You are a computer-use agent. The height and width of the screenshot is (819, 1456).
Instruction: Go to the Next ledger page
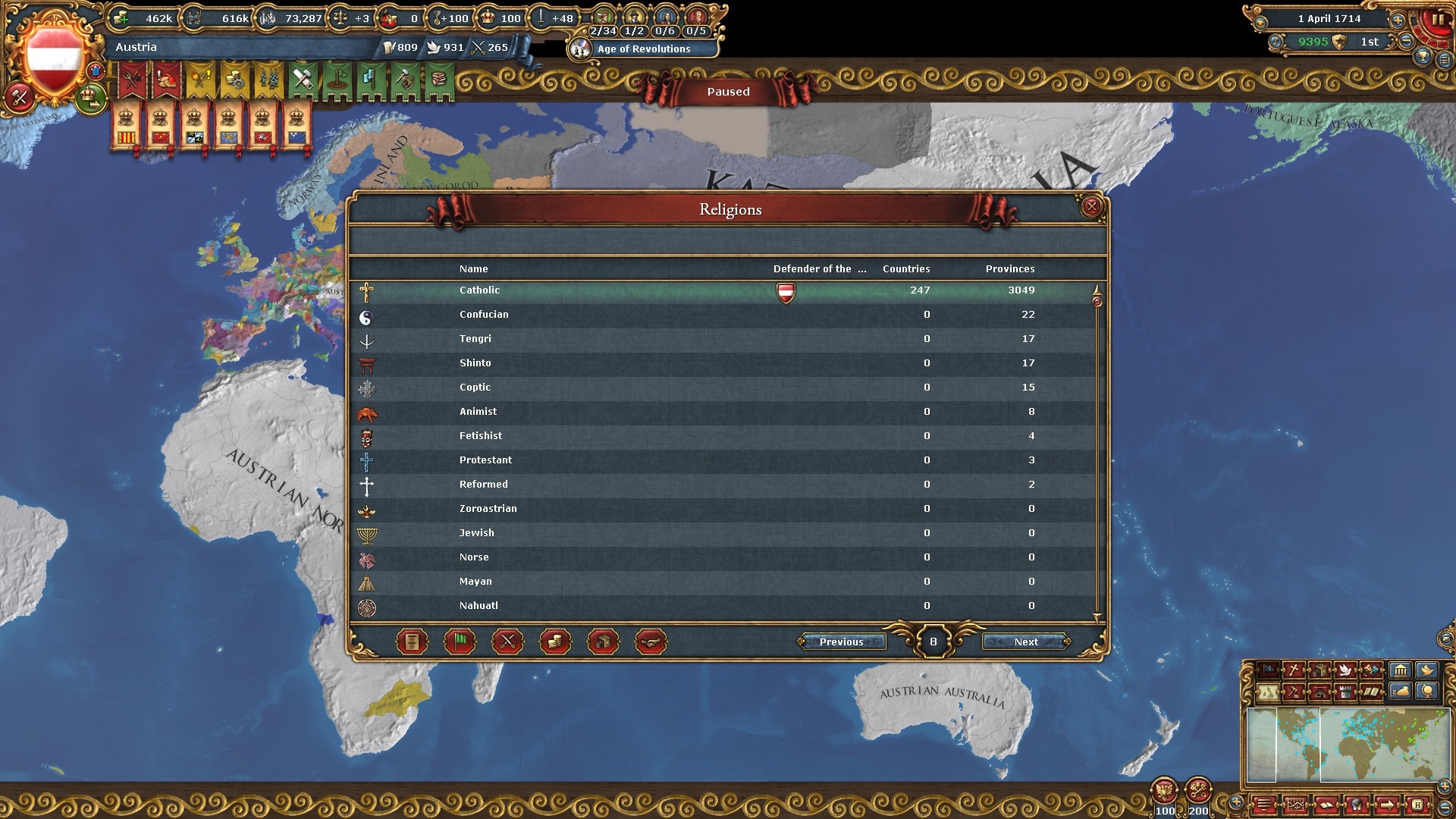point(1026,642)
